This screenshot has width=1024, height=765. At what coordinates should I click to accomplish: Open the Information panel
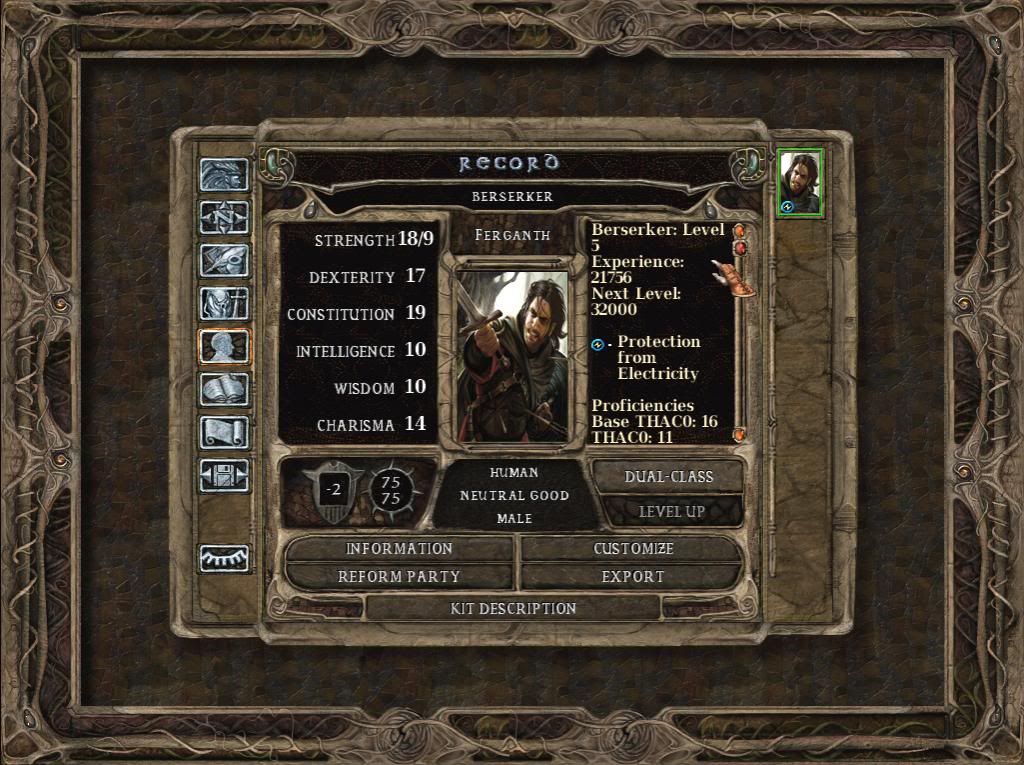pyautogui.click(x=399, y=549)
